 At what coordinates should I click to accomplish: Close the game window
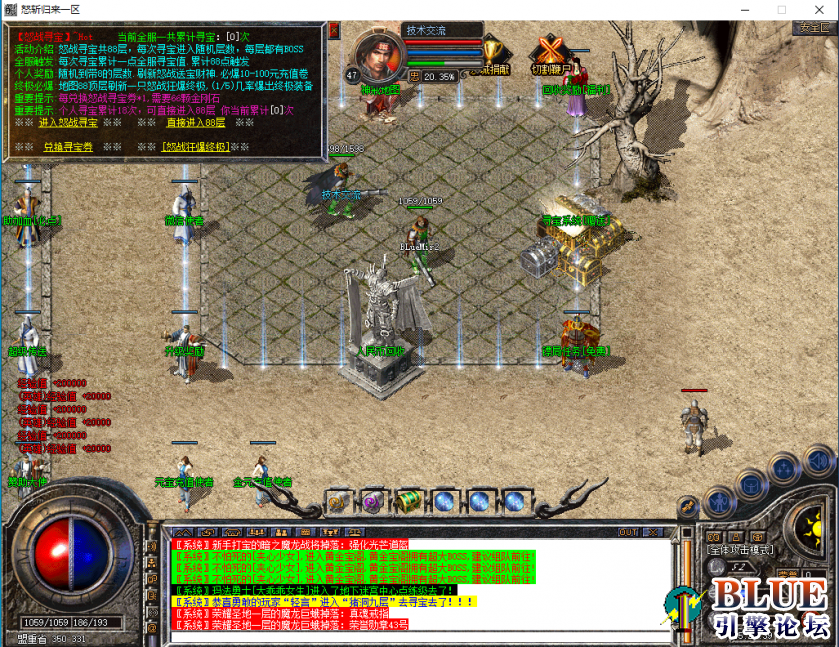pos(818,9)
